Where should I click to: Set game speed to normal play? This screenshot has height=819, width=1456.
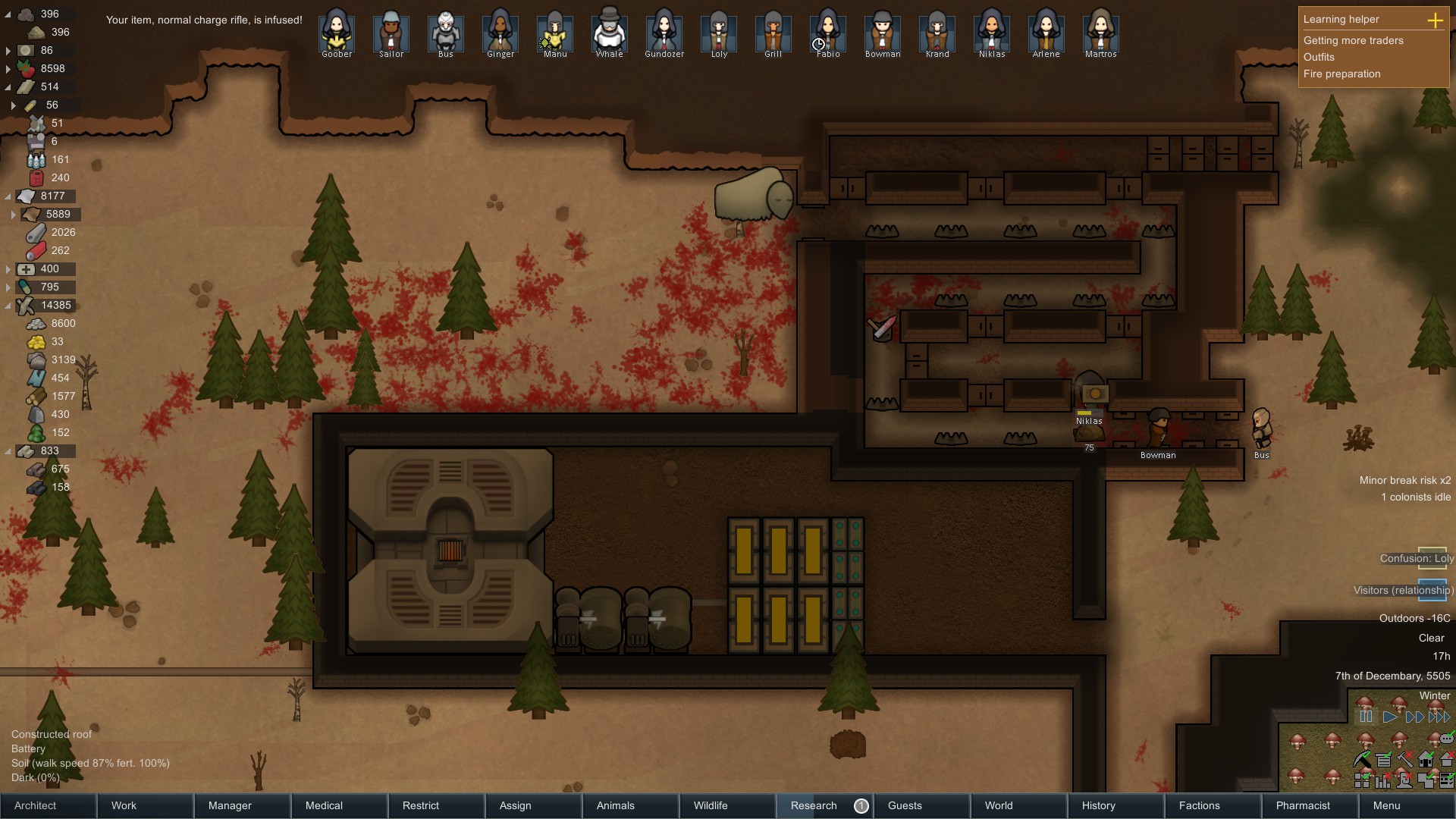click(1390, 717)
